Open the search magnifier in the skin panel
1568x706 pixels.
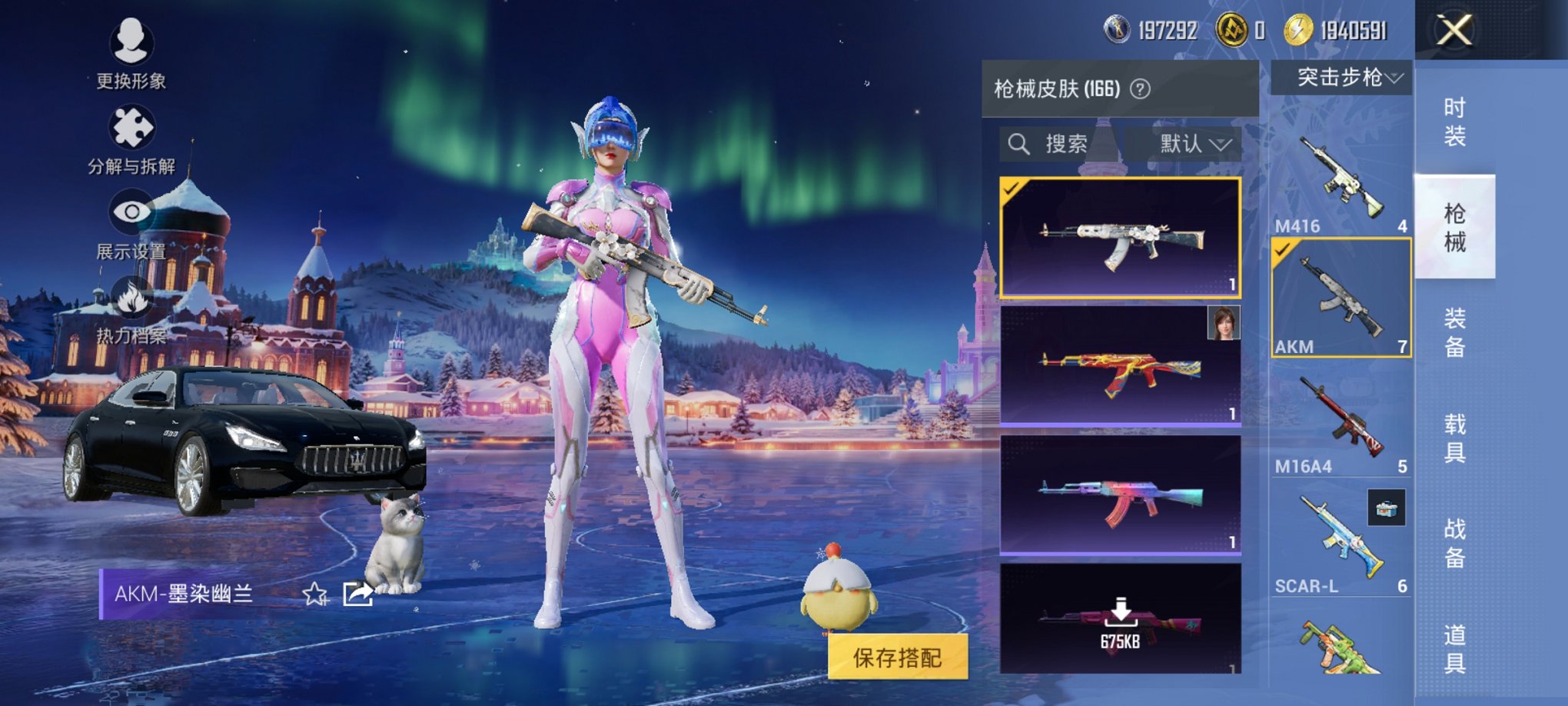(1020, 142)
